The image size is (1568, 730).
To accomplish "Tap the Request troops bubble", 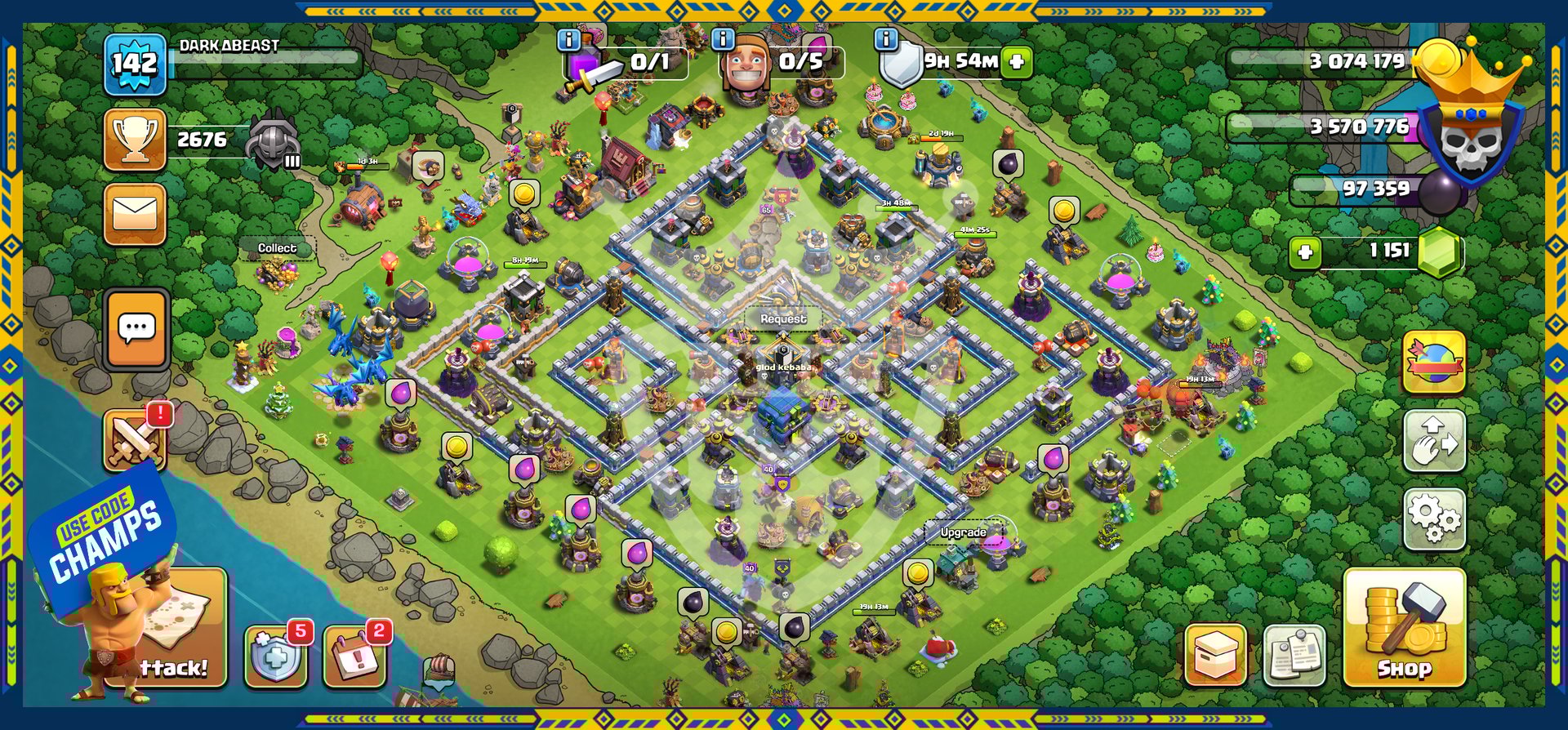I will click(782, 318).
